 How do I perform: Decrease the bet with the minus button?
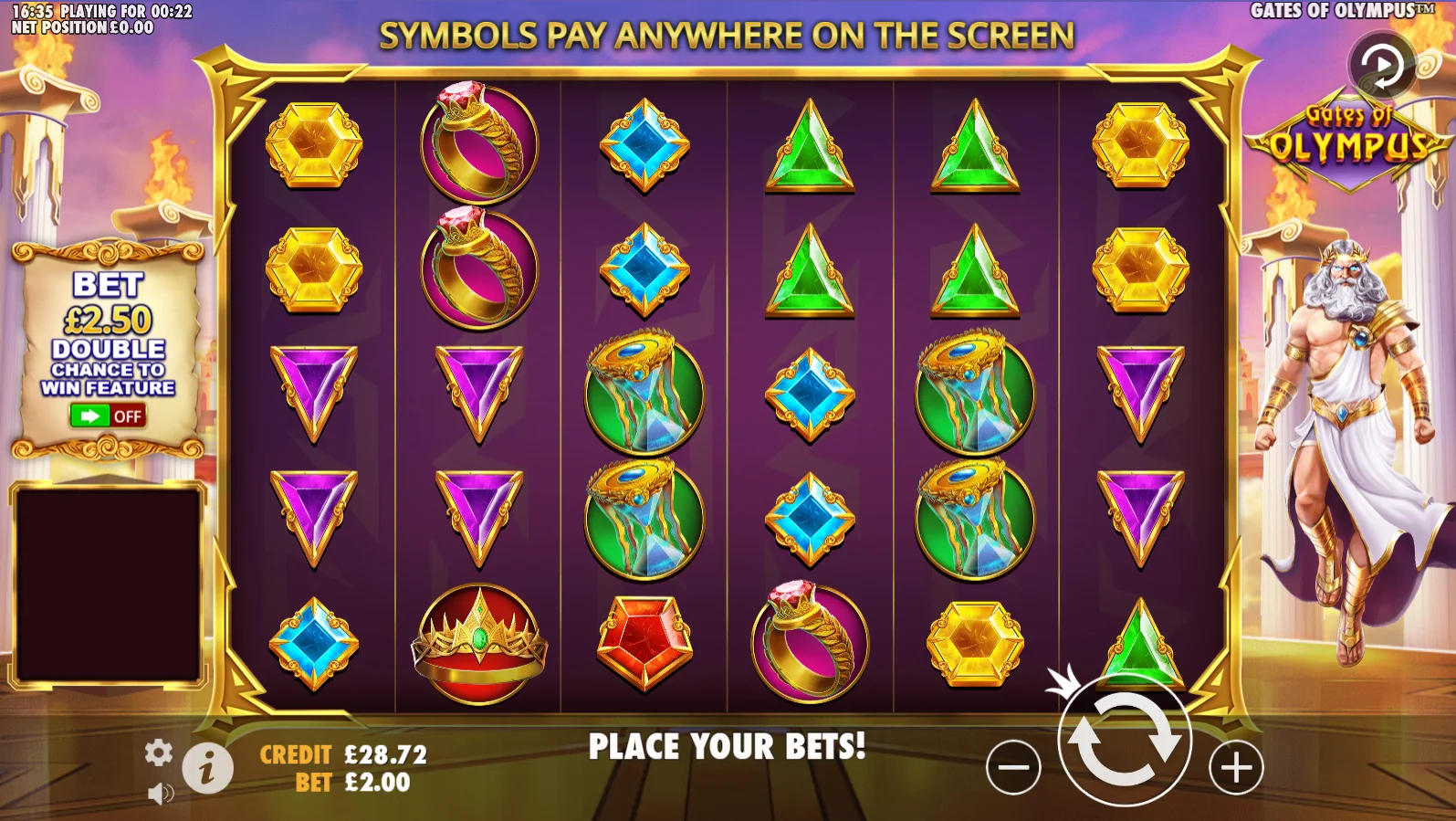click(x=1013, y=767)
